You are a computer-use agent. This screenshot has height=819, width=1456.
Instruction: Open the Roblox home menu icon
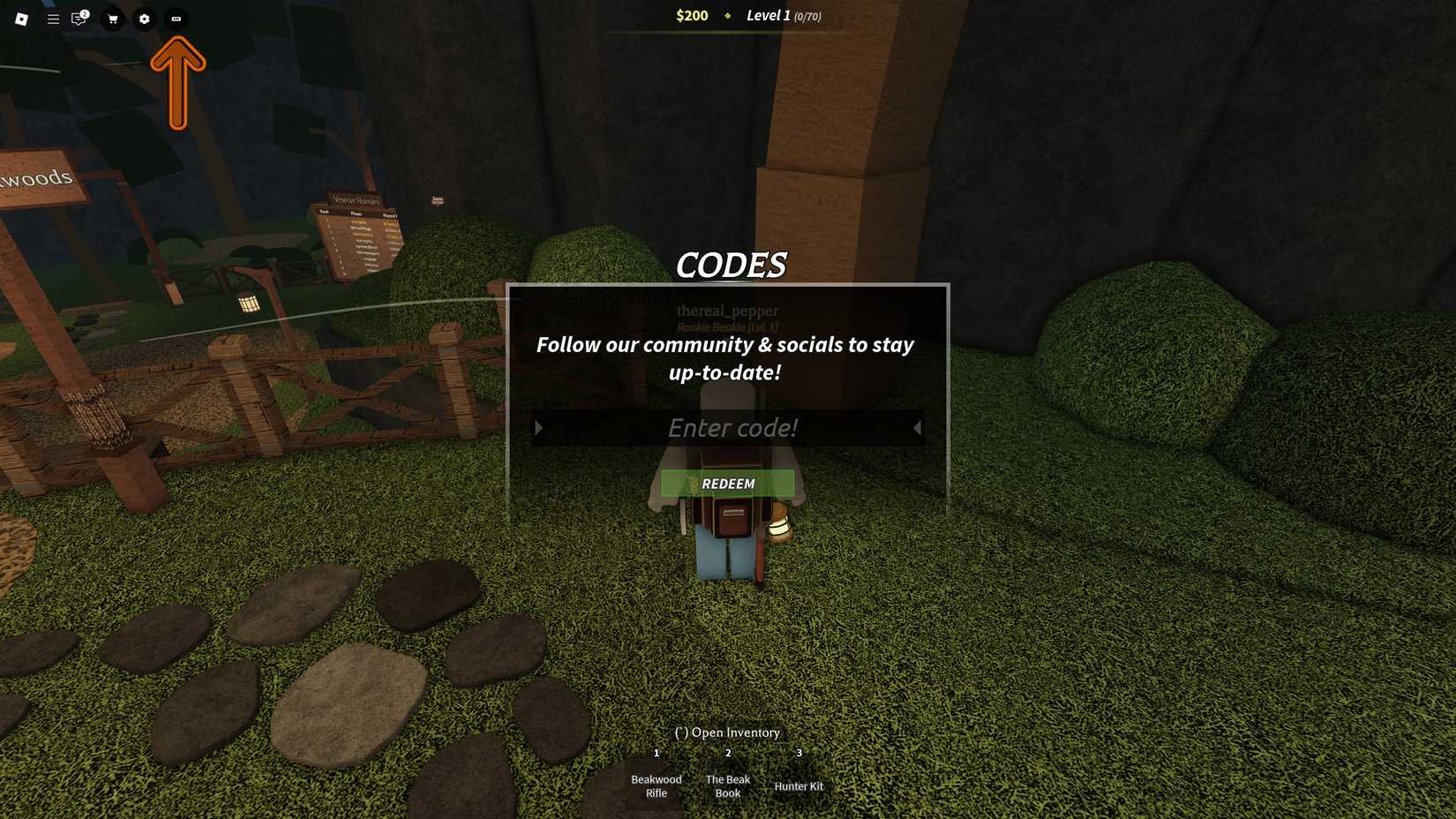(x=22, y=19)
